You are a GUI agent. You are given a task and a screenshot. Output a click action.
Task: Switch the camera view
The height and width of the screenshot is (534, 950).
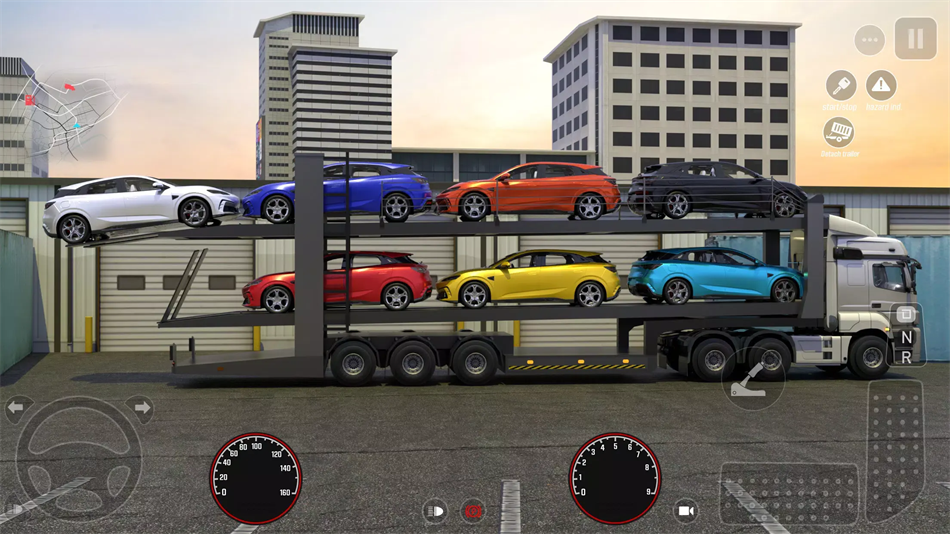(x=685, y=511)
